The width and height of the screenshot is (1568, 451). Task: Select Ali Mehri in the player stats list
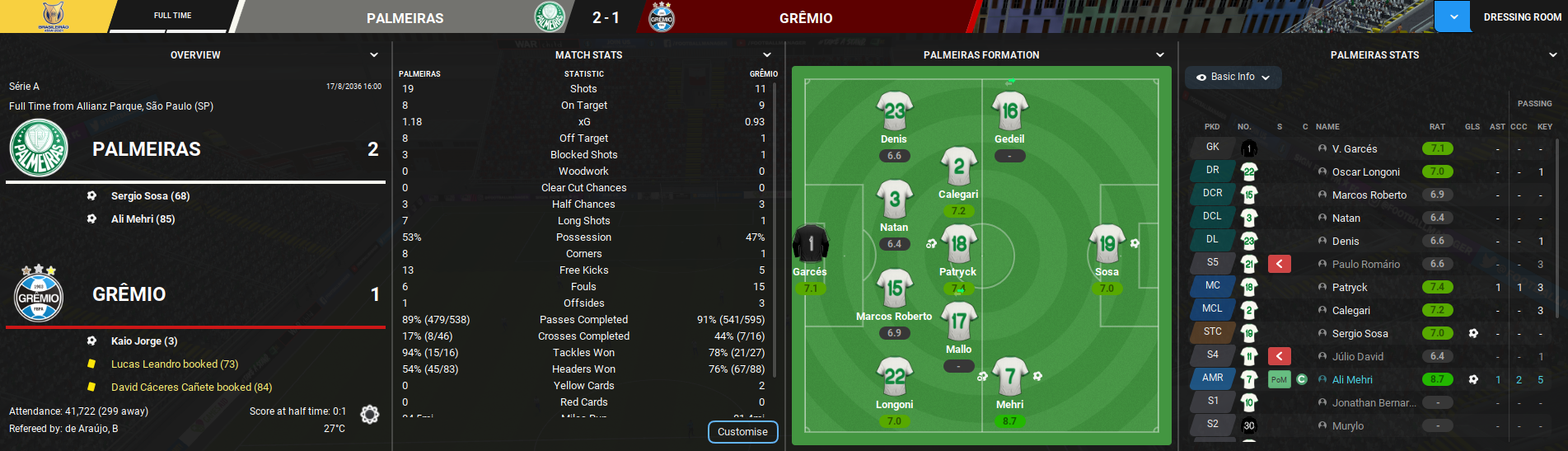pyautogui.click(x=1352, y=380)
